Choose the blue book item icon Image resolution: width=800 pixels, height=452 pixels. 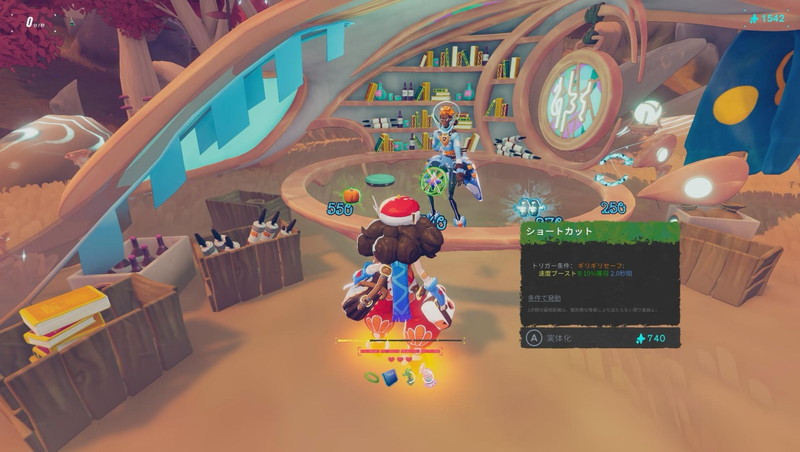(390, 377)
